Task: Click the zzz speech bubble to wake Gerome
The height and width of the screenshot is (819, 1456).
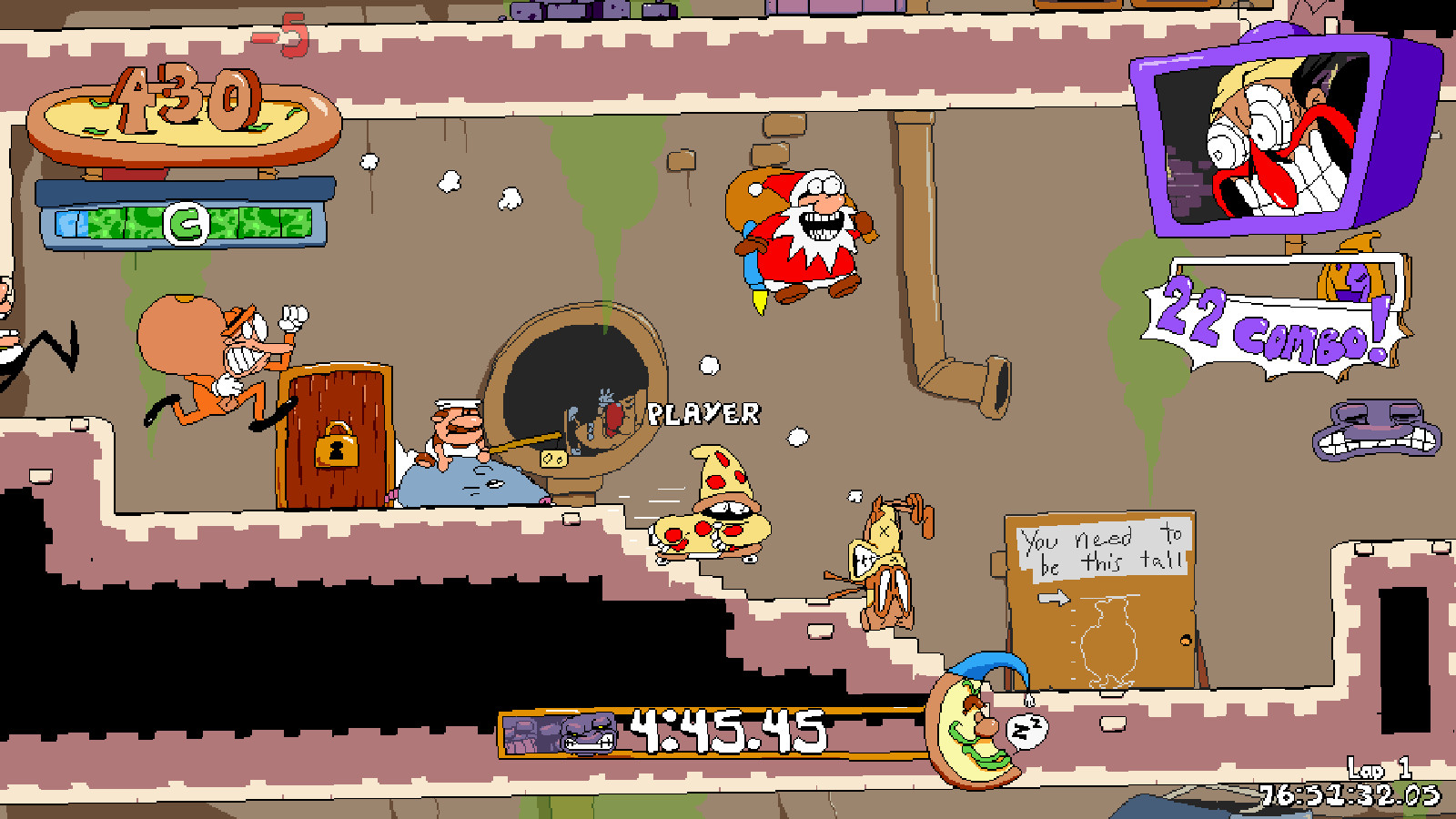Action: tap(1026, 728)
